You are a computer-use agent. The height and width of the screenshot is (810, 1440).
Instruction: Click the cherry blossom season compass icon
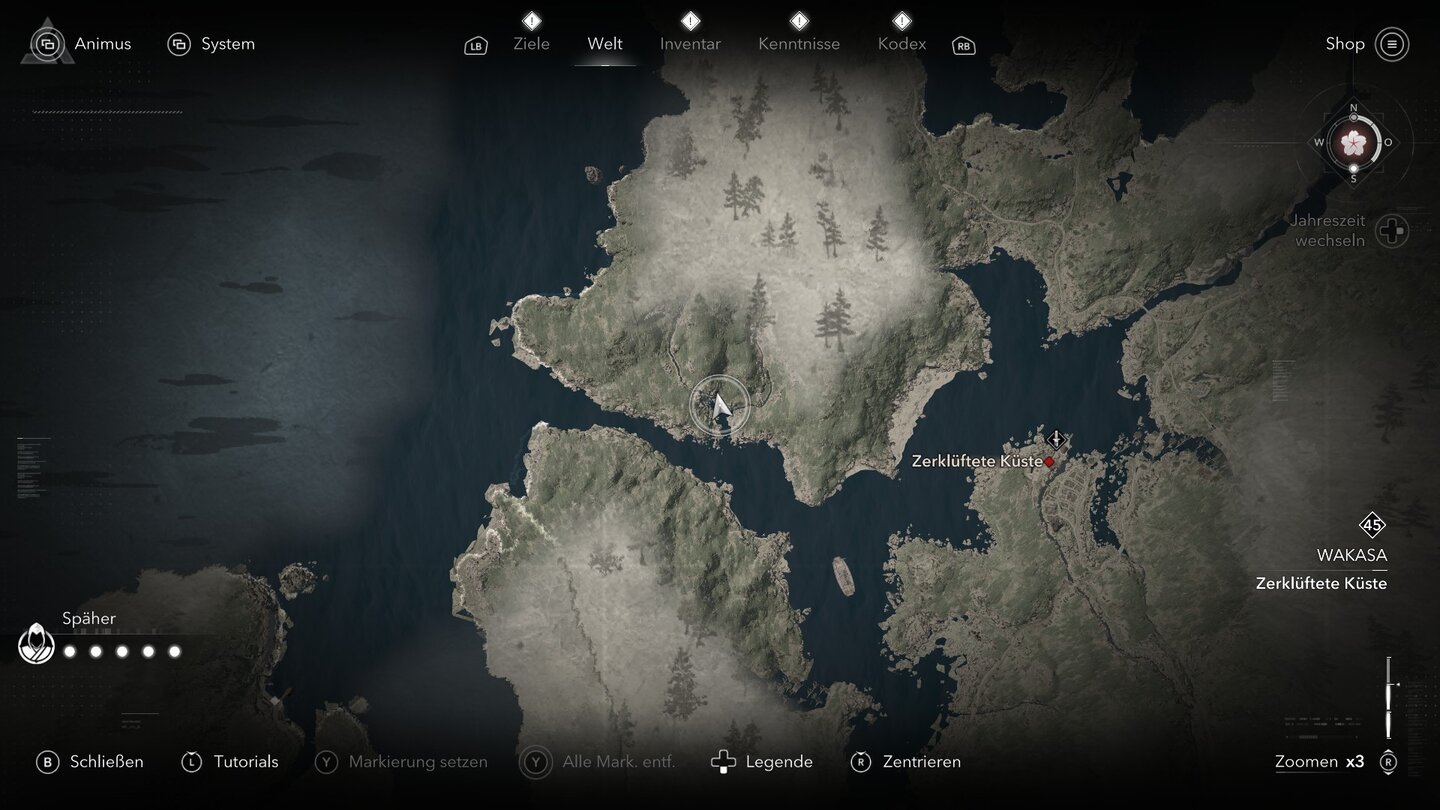pyautogui.click(x=1353, y=143)
